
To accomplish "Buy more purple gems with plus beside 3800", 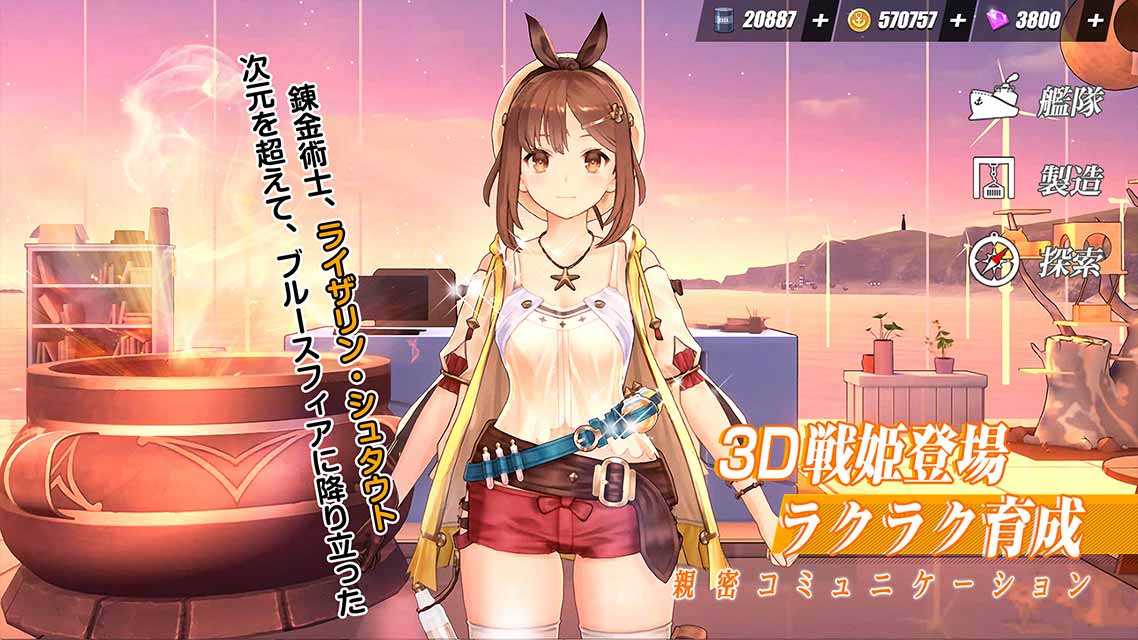I will pos(1094,20).
